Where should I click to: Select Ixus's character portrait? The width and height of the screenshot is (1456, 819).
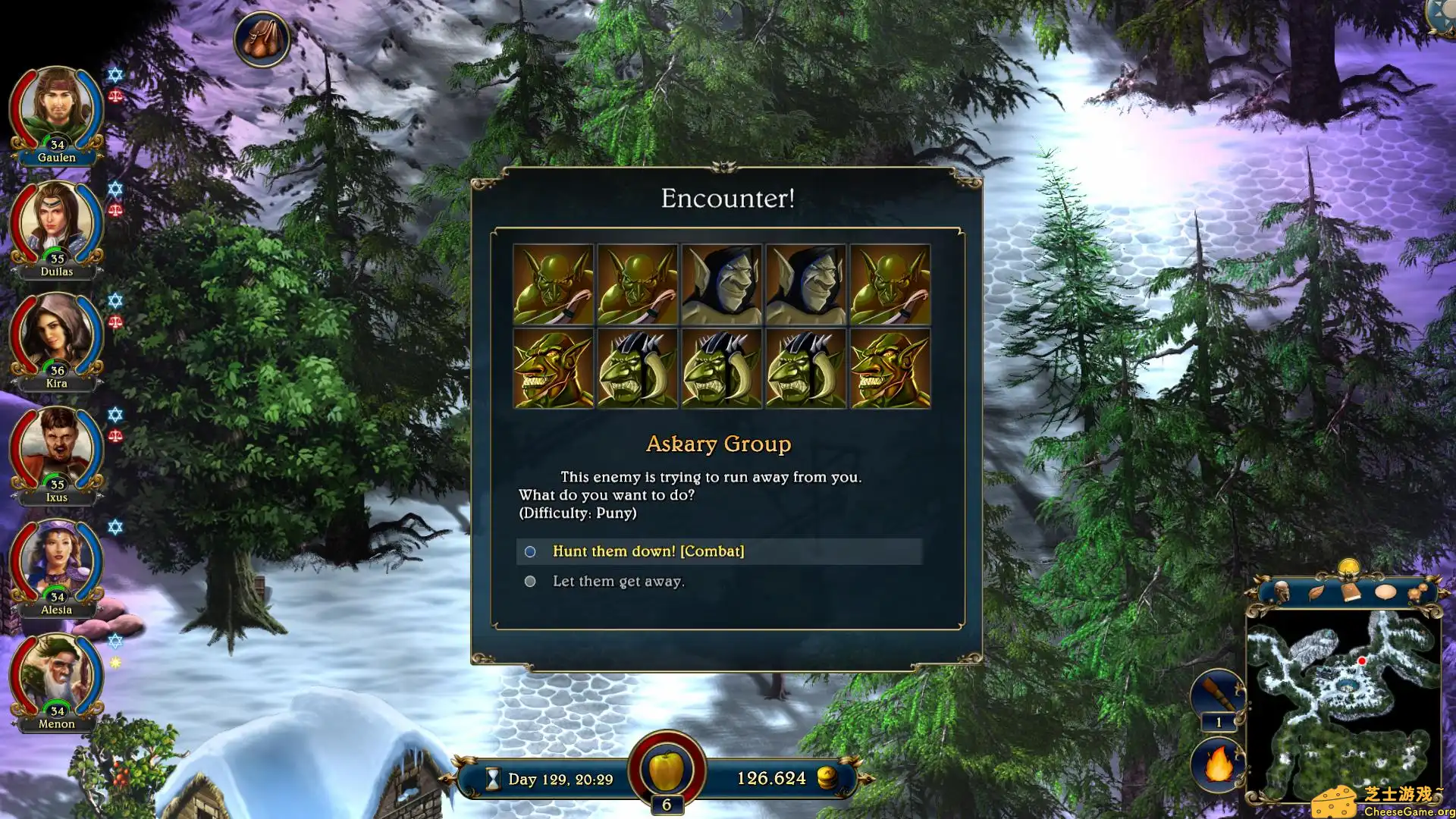click(x=57, y=450)
